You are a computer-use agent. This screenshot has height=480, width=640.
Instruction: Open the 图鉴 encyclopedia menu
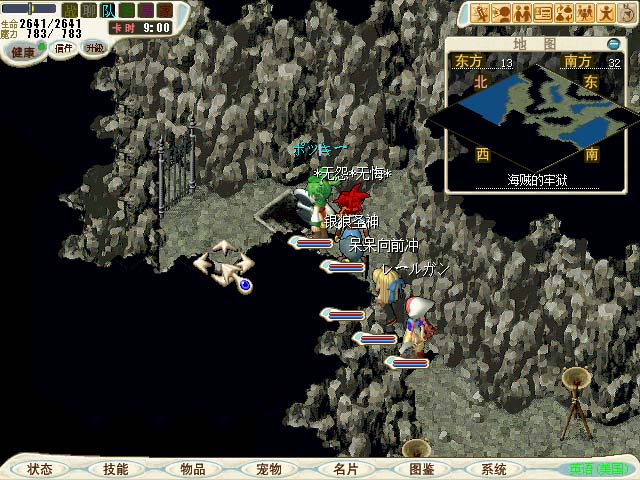click(x=421, y=469)
